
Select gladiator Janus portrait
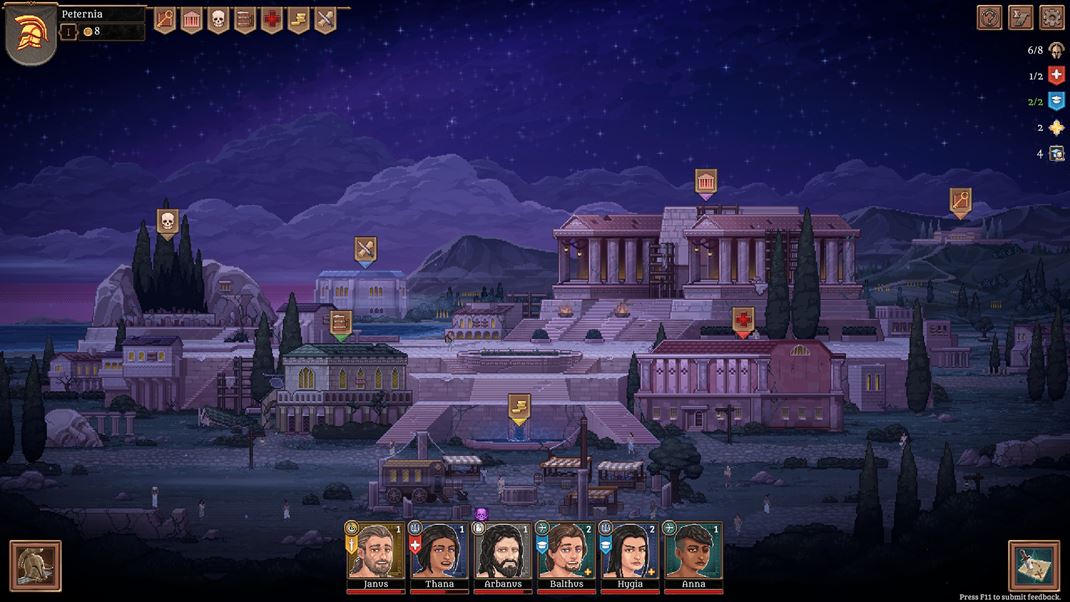[x=375, y=552]
